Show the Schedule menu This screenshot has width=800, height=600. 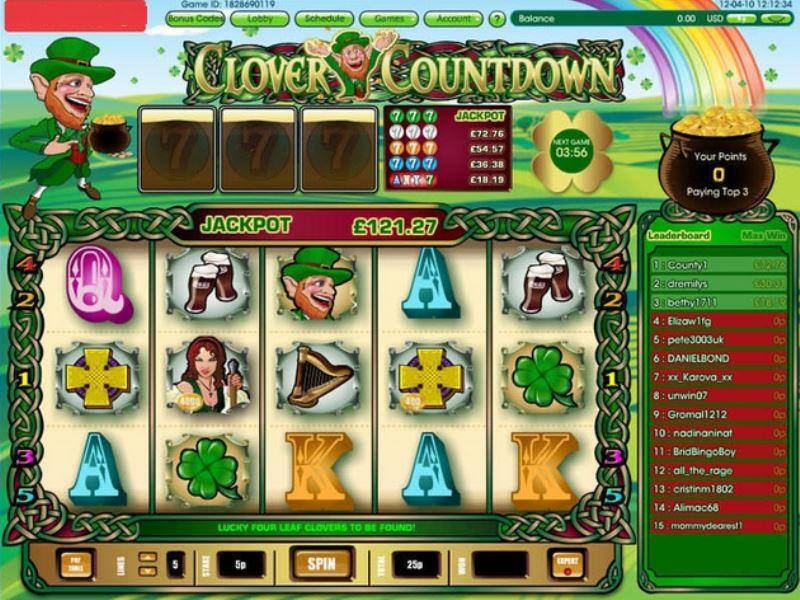tap(324, 18)
